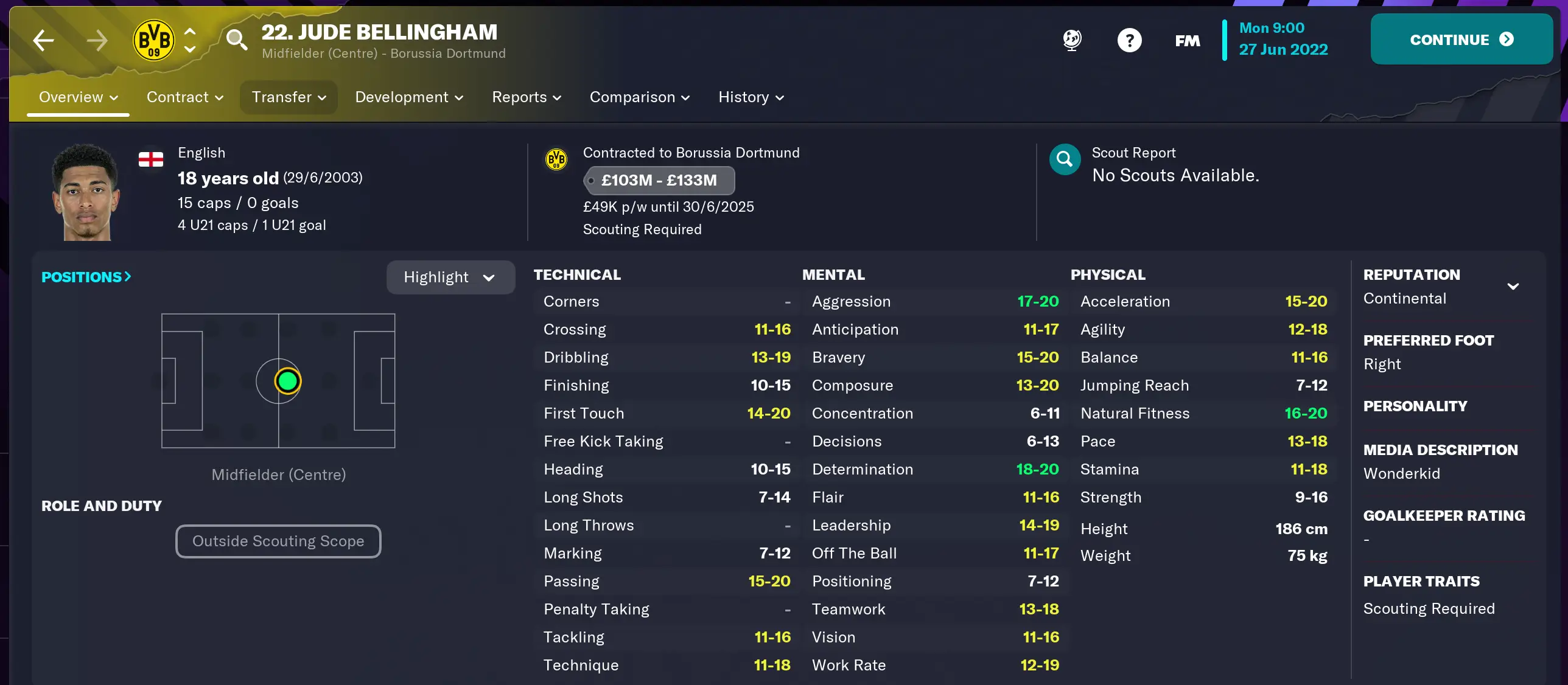The width and height of the screenshot is (1568, 685).
Task: Click the forward navigation arrow
Action: pyautogui.click(x=97, y=40)
